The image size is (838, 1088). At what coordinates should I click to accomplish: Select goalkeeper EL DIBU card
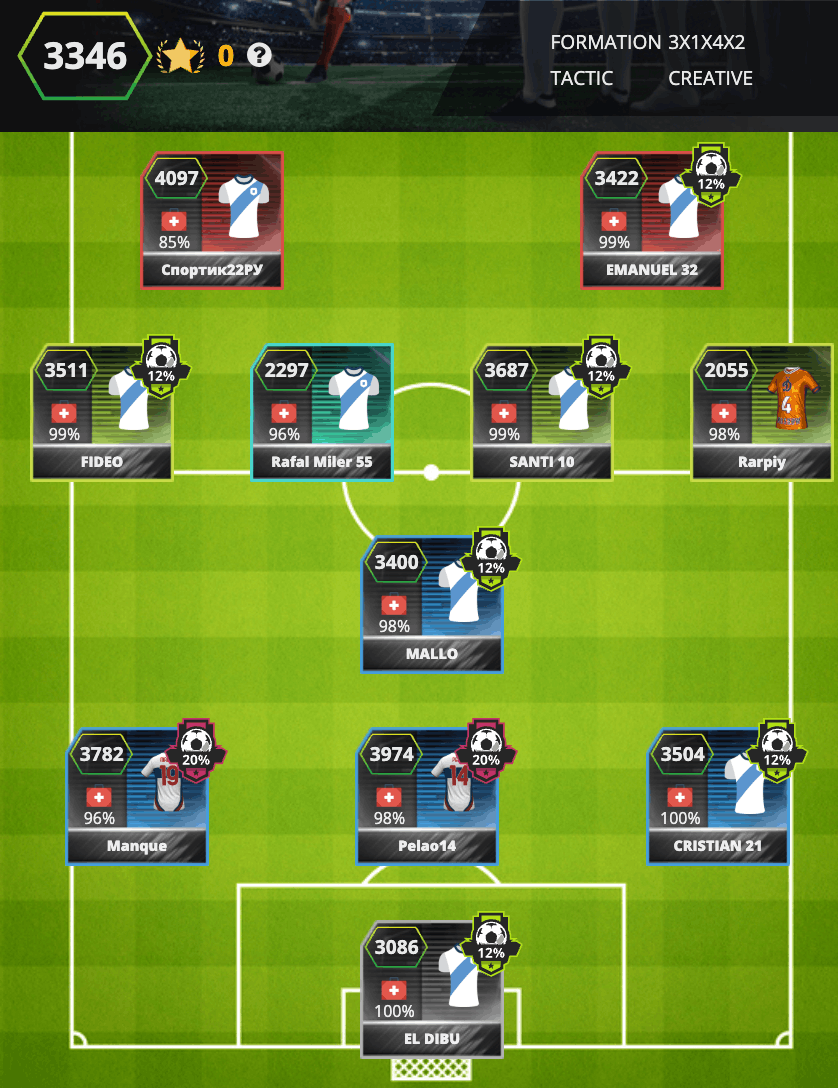click(x=432, y=988)
